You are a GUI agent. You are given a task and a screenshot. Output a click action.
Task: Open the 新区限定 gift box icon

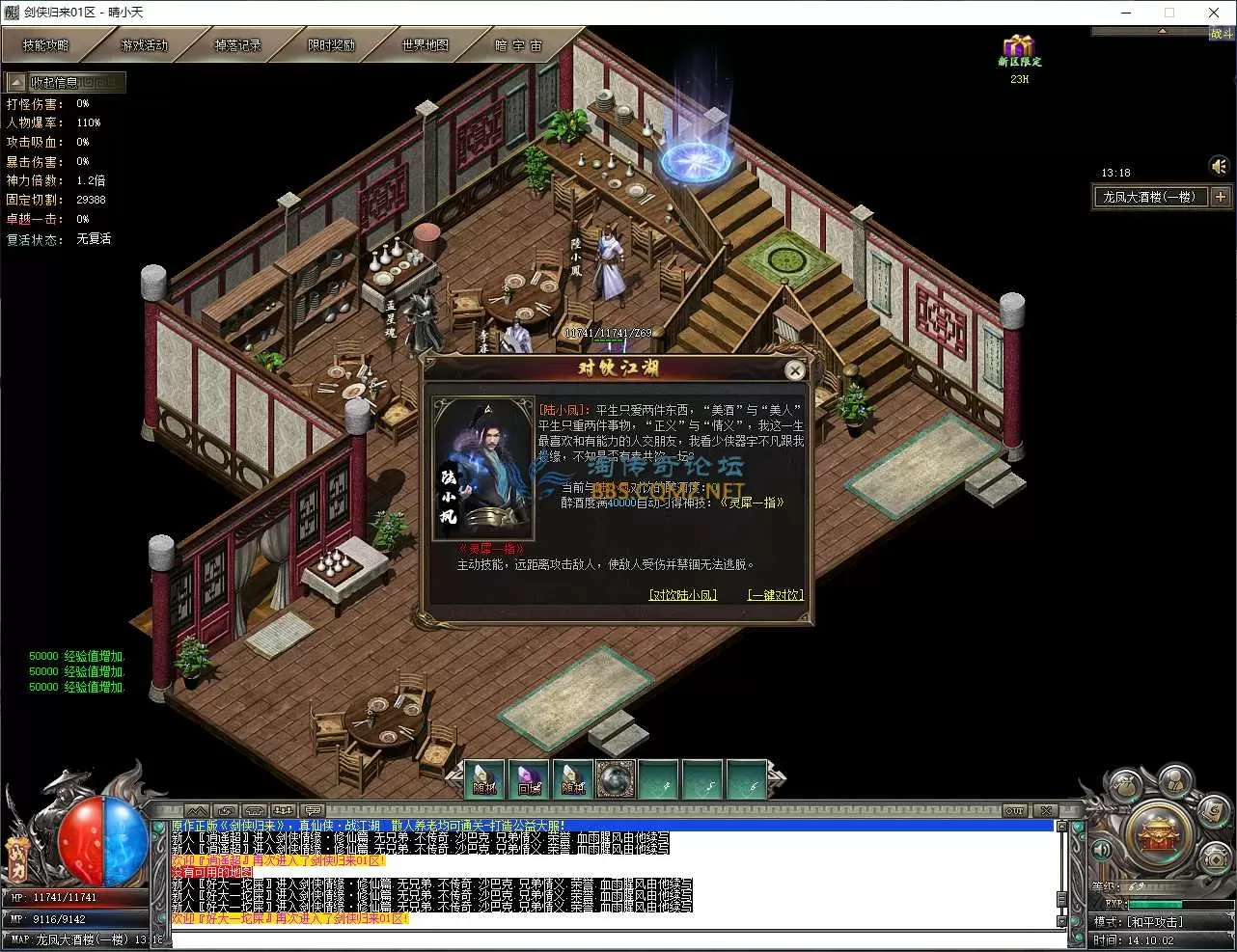1018,46
